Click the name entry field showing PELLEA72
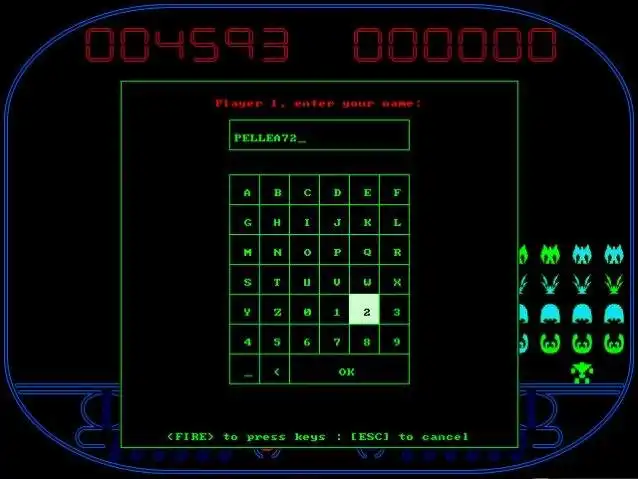The image size is (638, 479). click(319, 136)
